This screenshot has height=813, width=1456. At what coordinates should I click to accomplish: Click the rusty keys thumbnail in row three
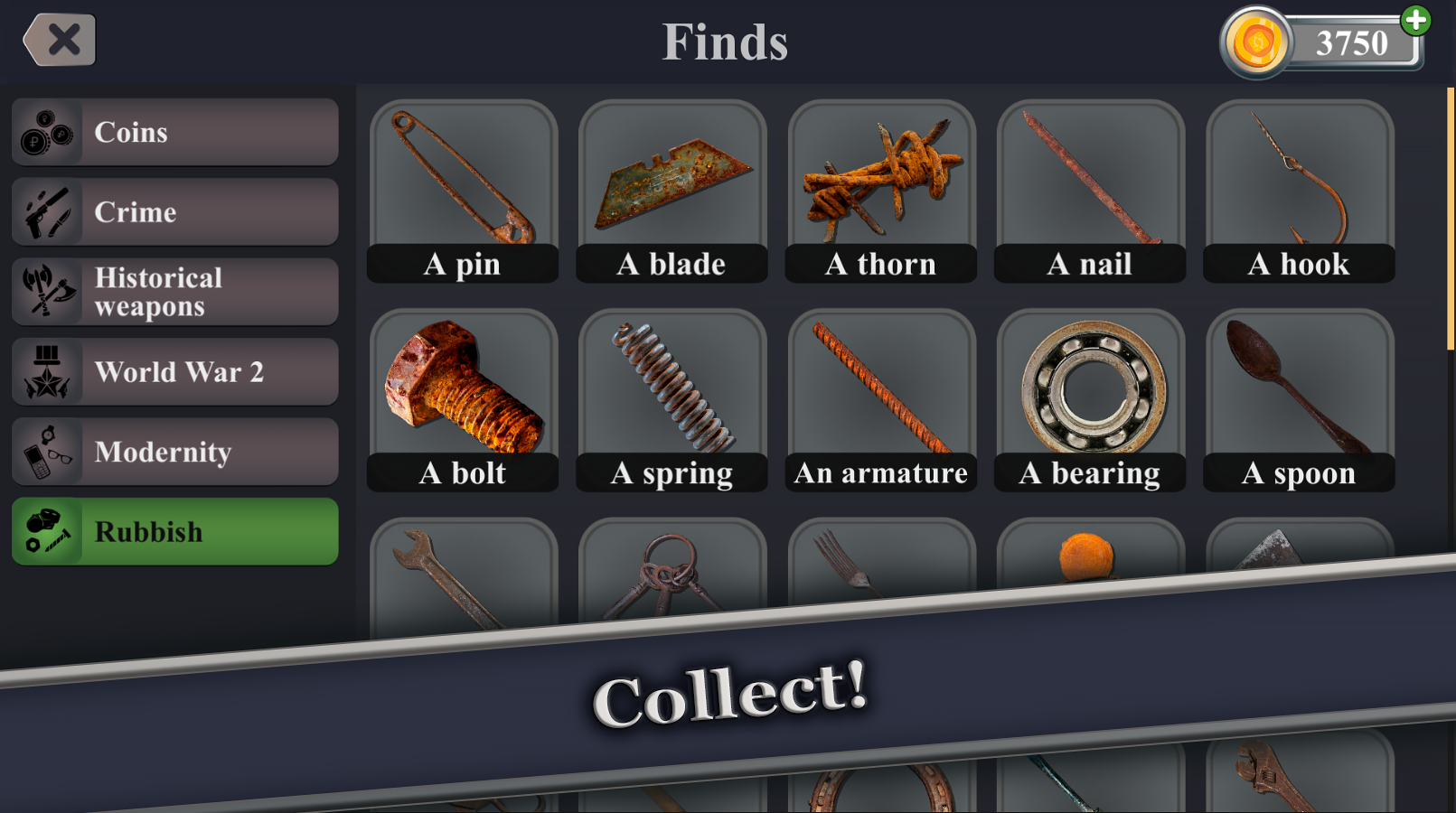(x=672, y=569)
